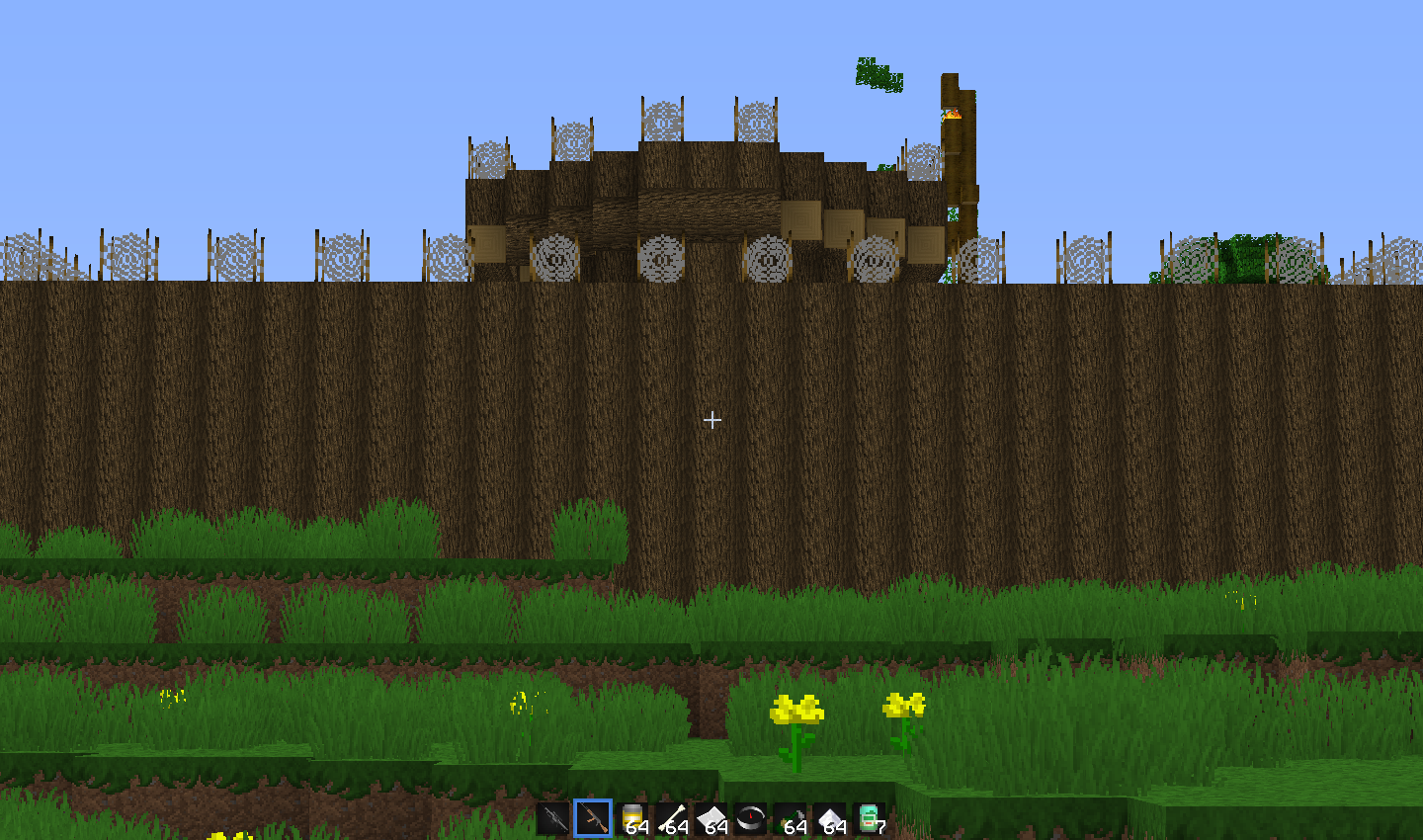Equip the compass from the hotbar
The height and width of the screenshot is (840, 1423).
(751, 818)
